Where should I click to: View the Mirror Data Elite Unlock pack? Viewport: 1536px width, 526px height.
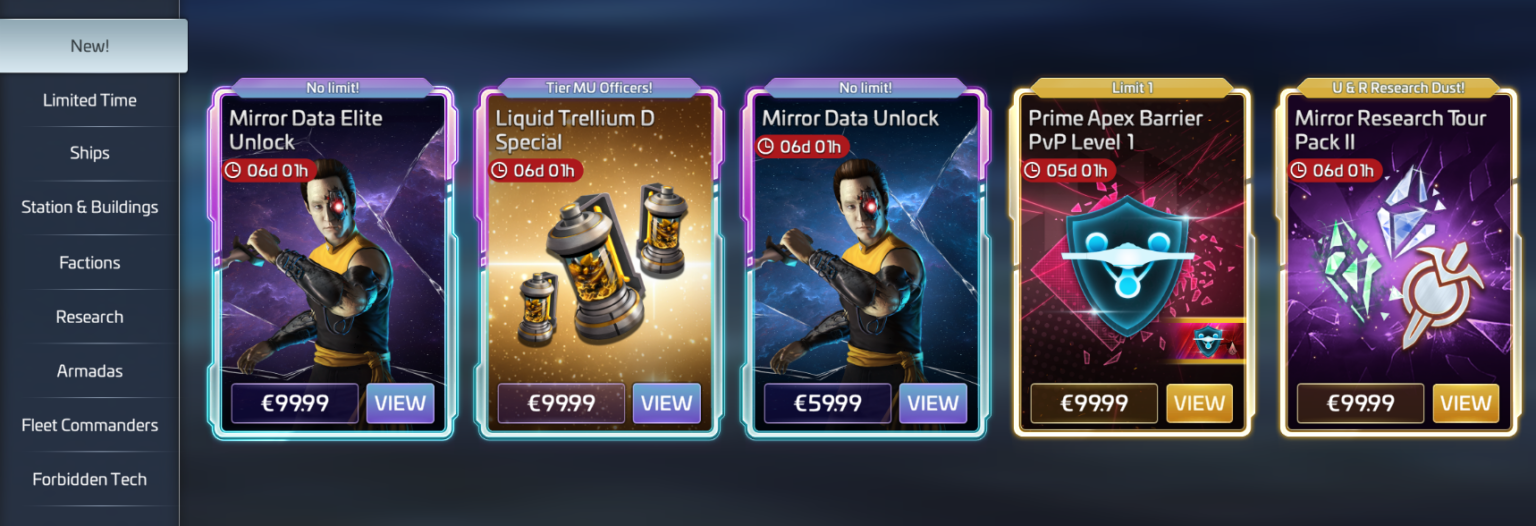point(400,403)
